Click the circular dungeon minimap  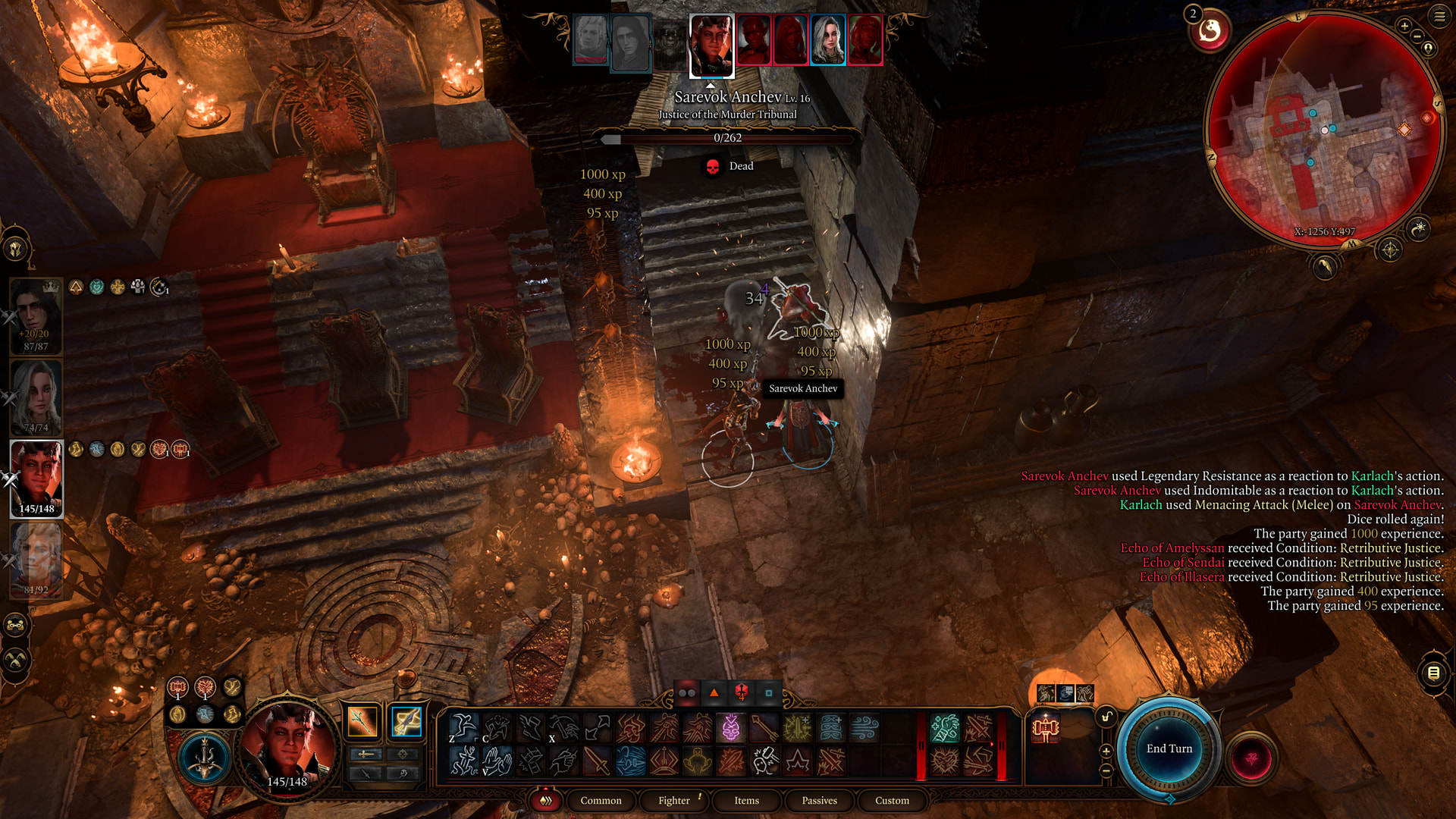point(1323,129)
